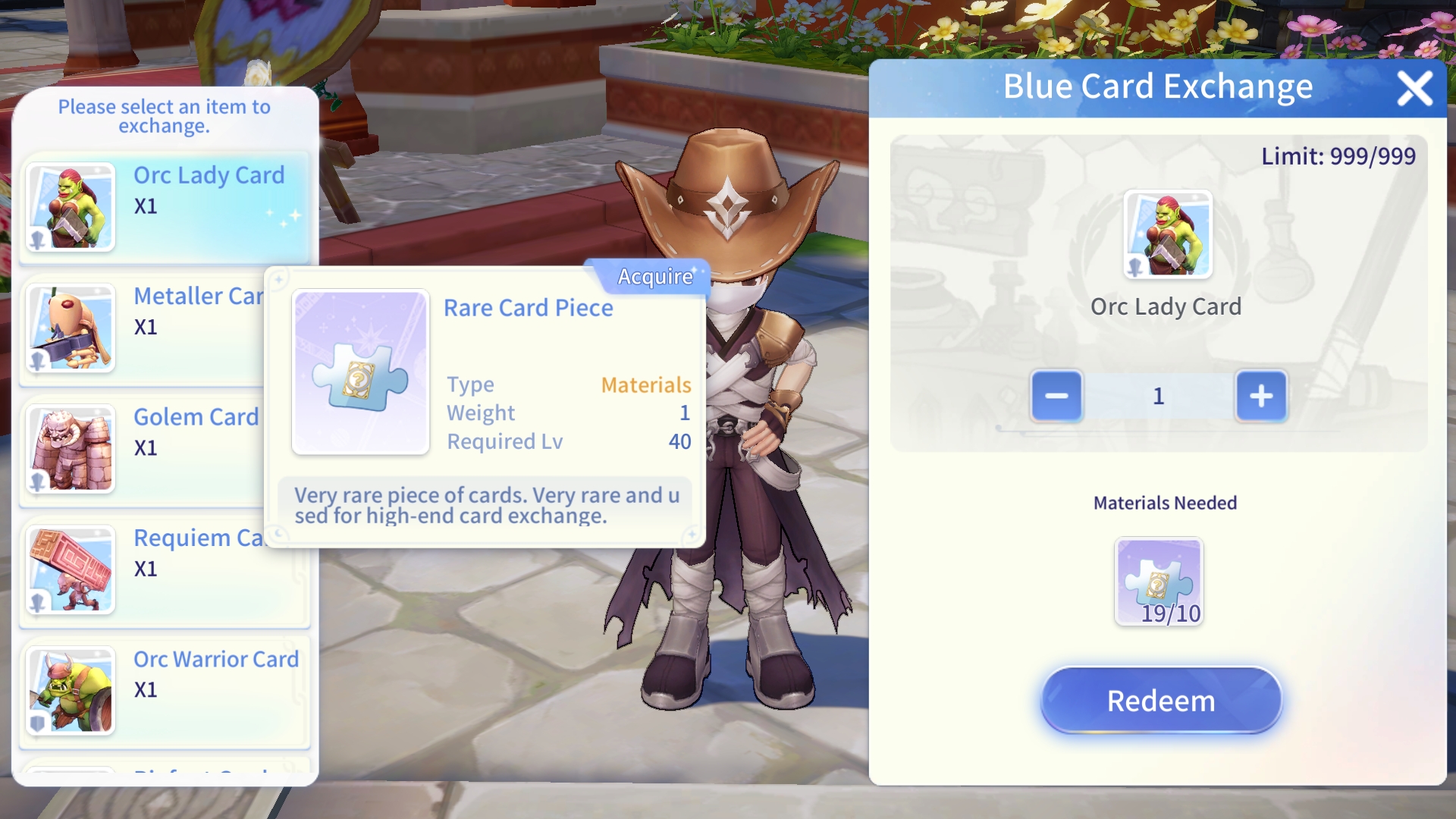View the Orc Lady Card preview icon
1456x819 pixels.
(x=1167, y=235)
